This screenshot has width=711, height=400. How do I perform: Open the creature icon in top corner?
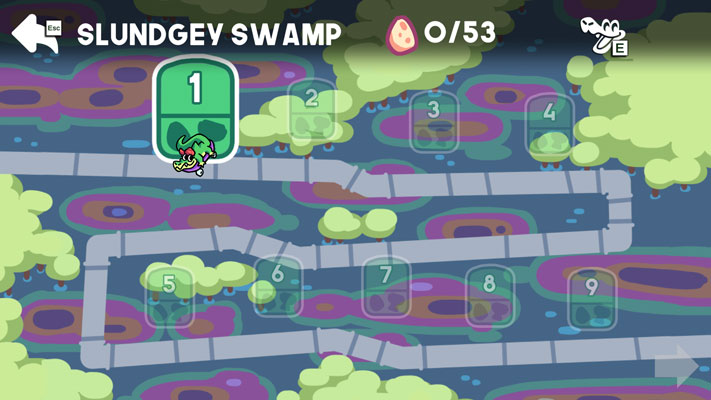(x=603, y=35)
